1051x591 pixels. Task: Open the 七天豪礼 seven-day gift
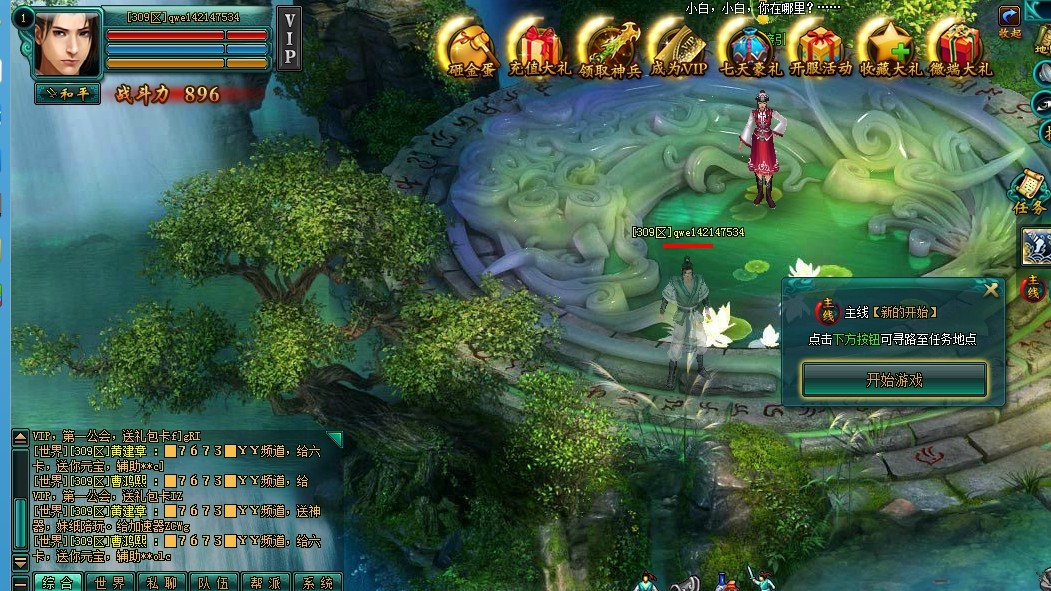(x=750, y=46)
